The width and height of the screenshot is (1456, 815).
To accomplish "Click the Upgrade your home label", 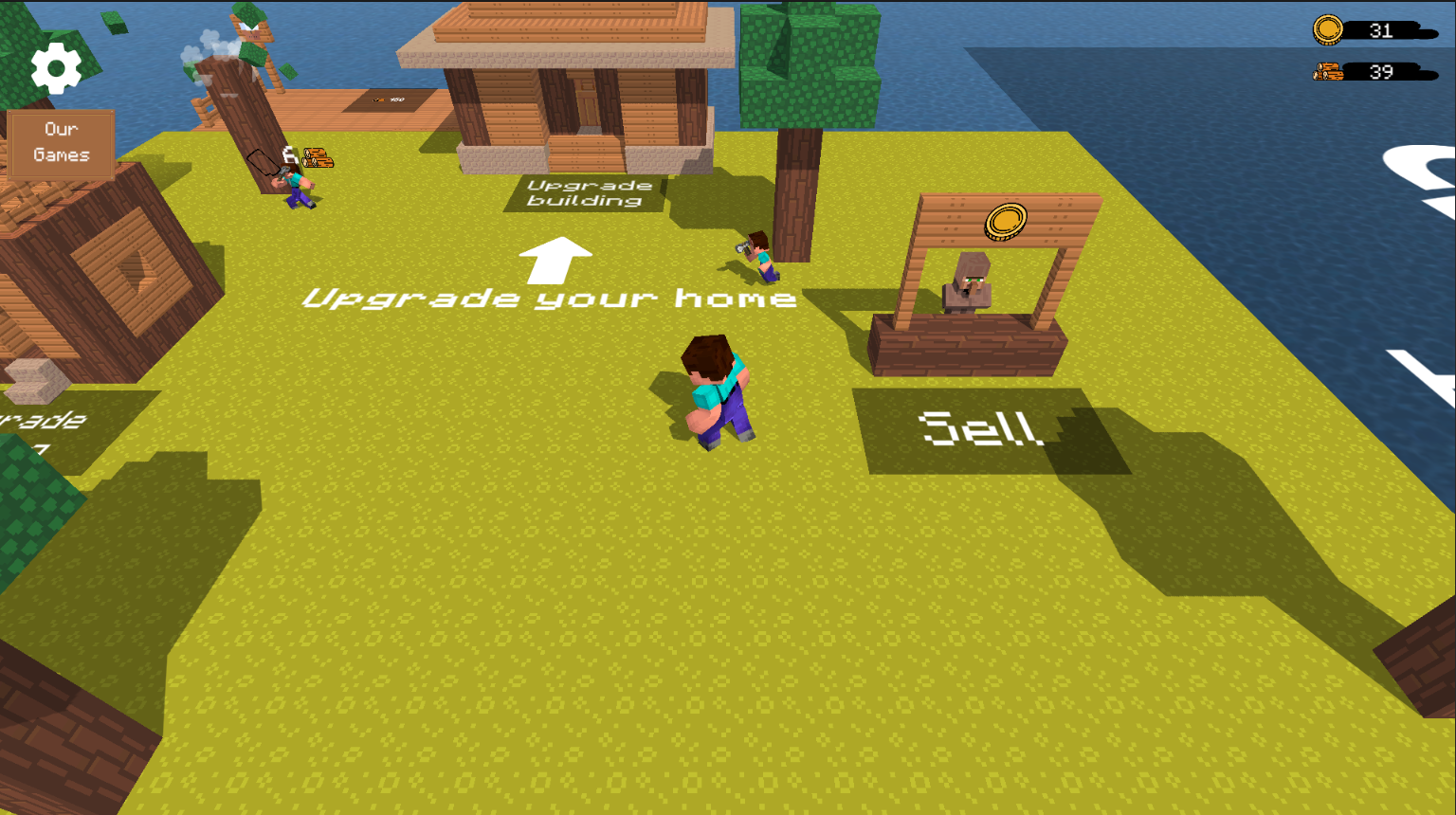I will pos(548,299).
